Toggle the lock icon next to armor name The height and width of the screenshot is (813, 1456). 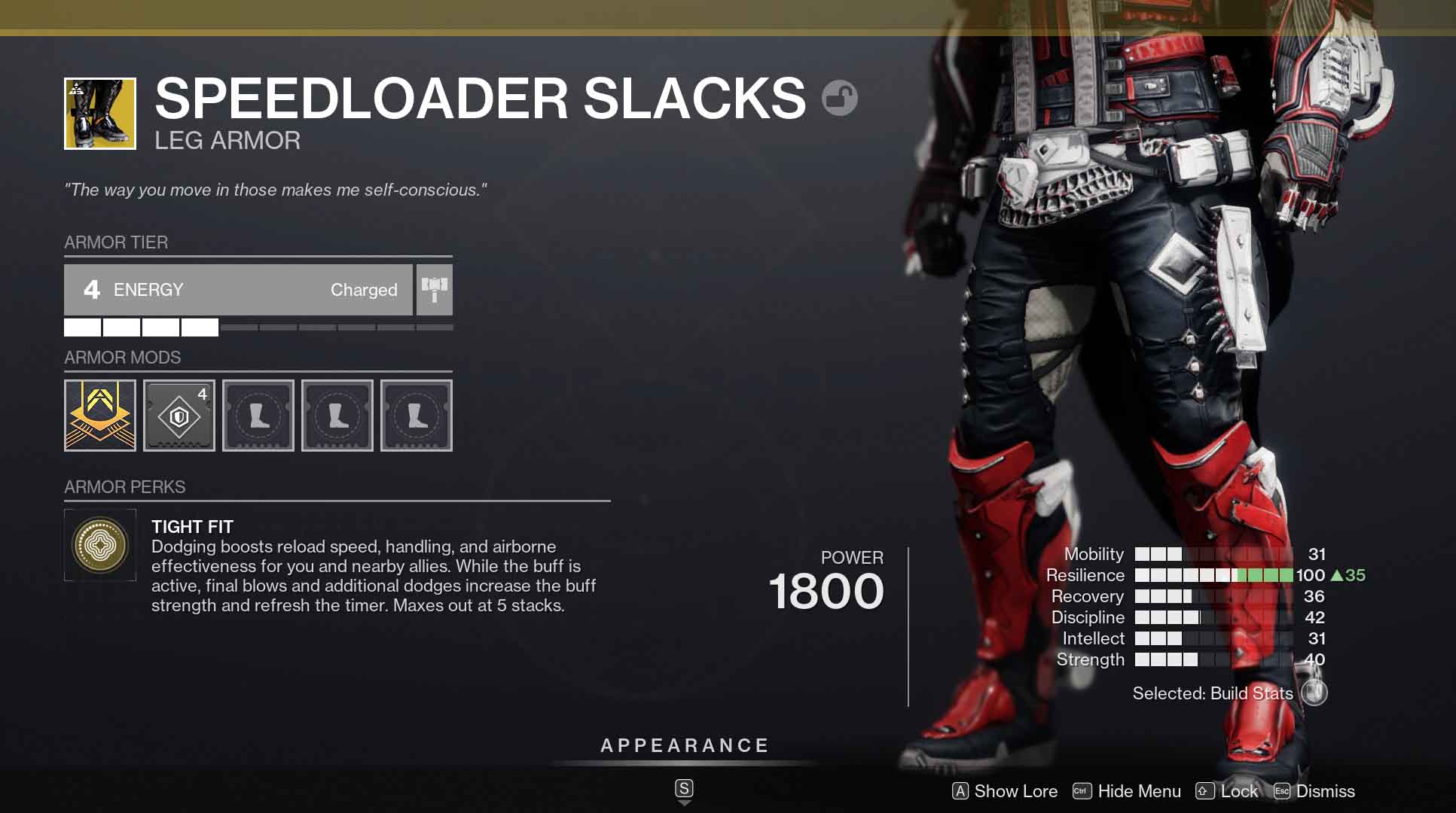(841, 99)
